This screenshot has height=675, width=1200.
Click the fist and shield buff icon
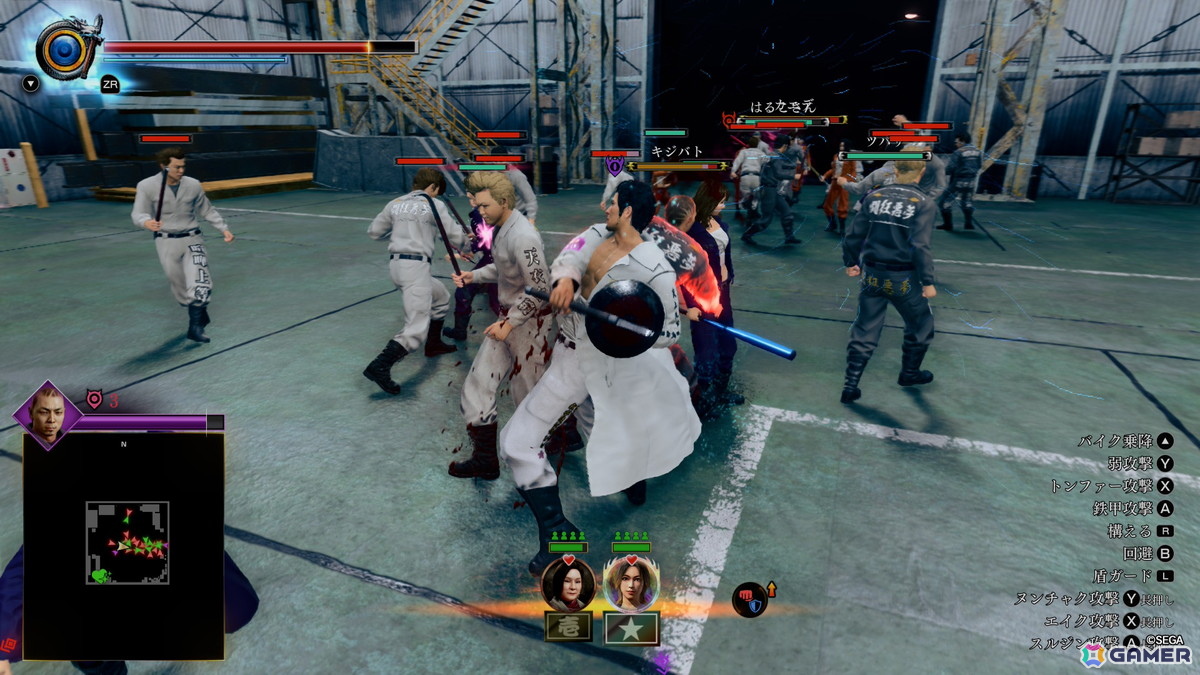click(750, 599)
